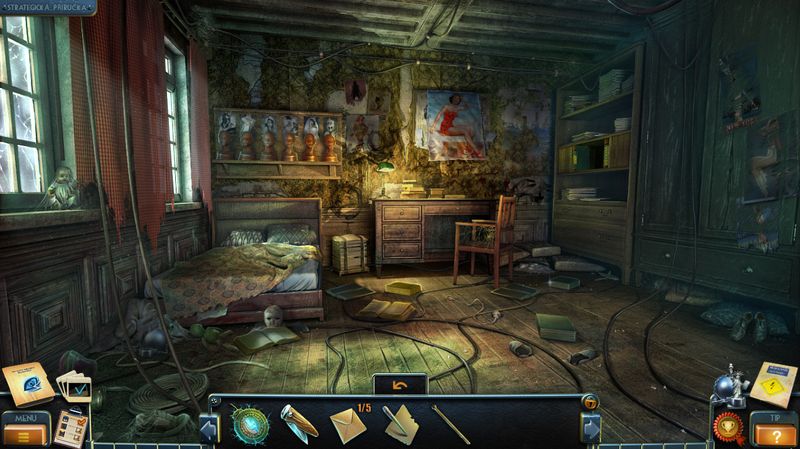Open the yellow lightning-bolt warning note

(x=773, y=382)
